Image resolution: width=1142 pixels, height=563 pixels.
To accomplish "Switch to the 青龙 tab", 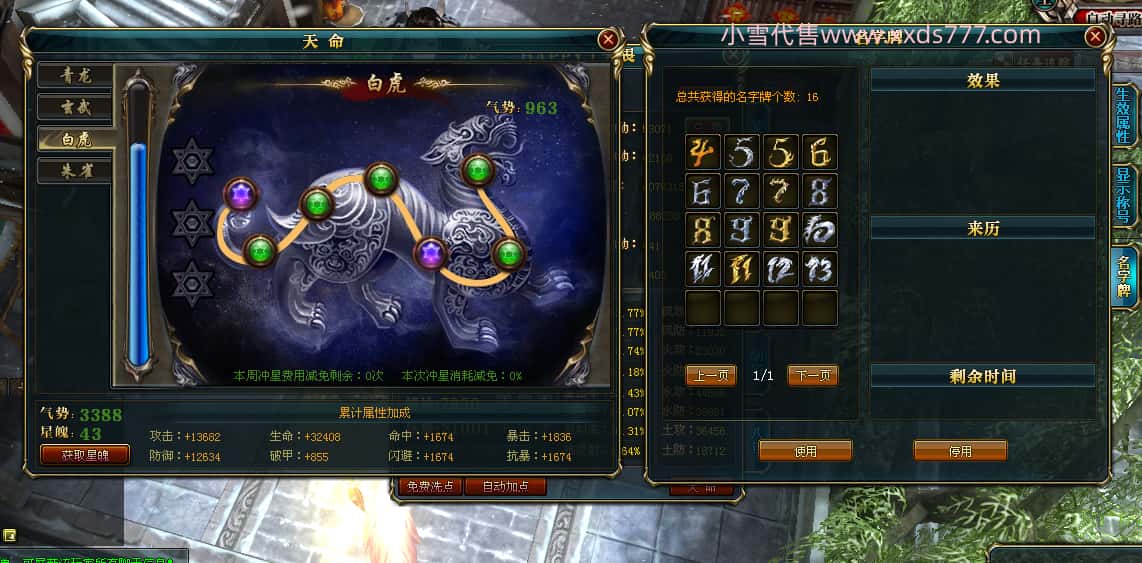I will tap(75, 75).
